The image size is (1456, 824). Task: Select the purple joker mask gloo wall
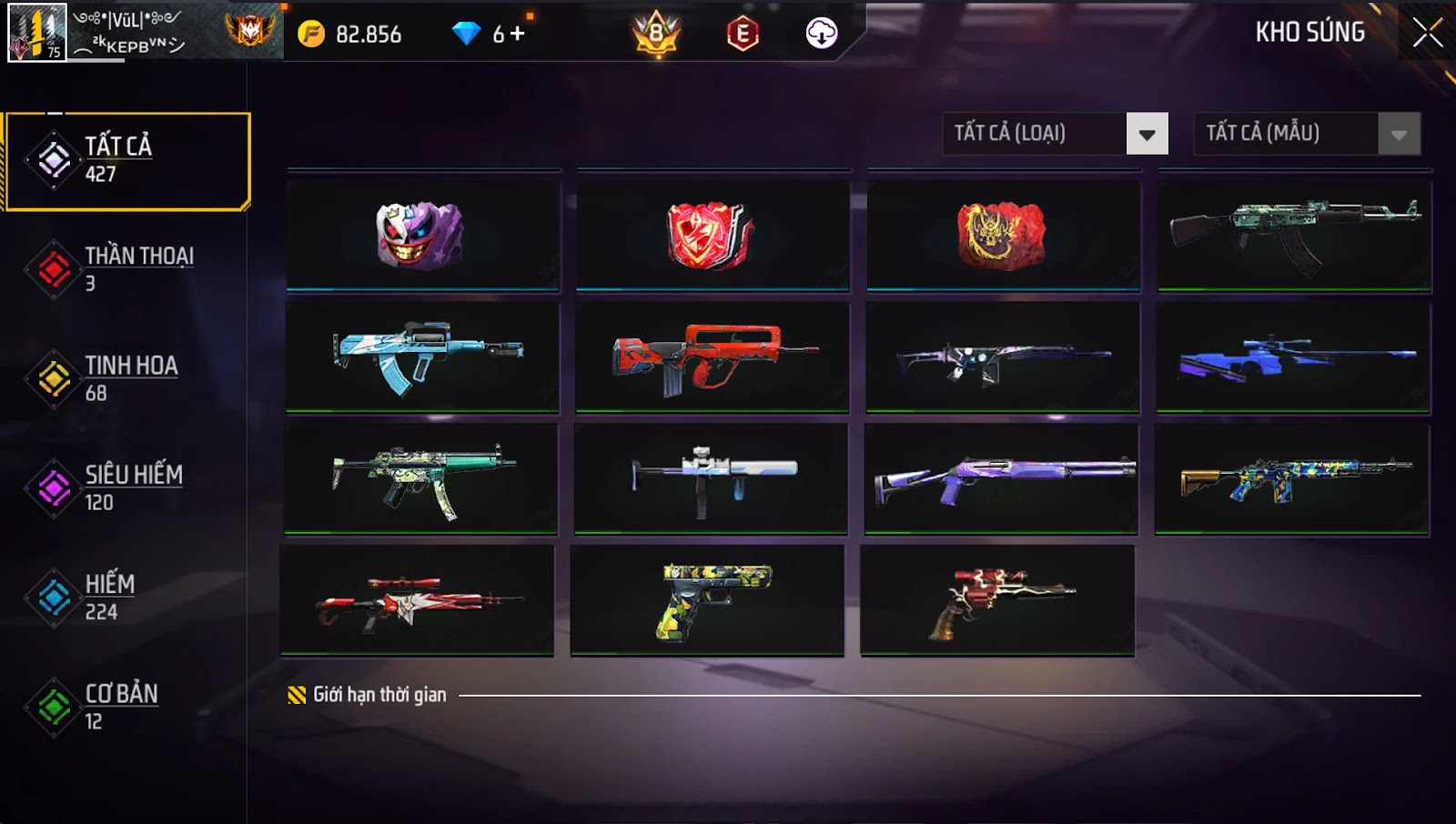(422, 235)
